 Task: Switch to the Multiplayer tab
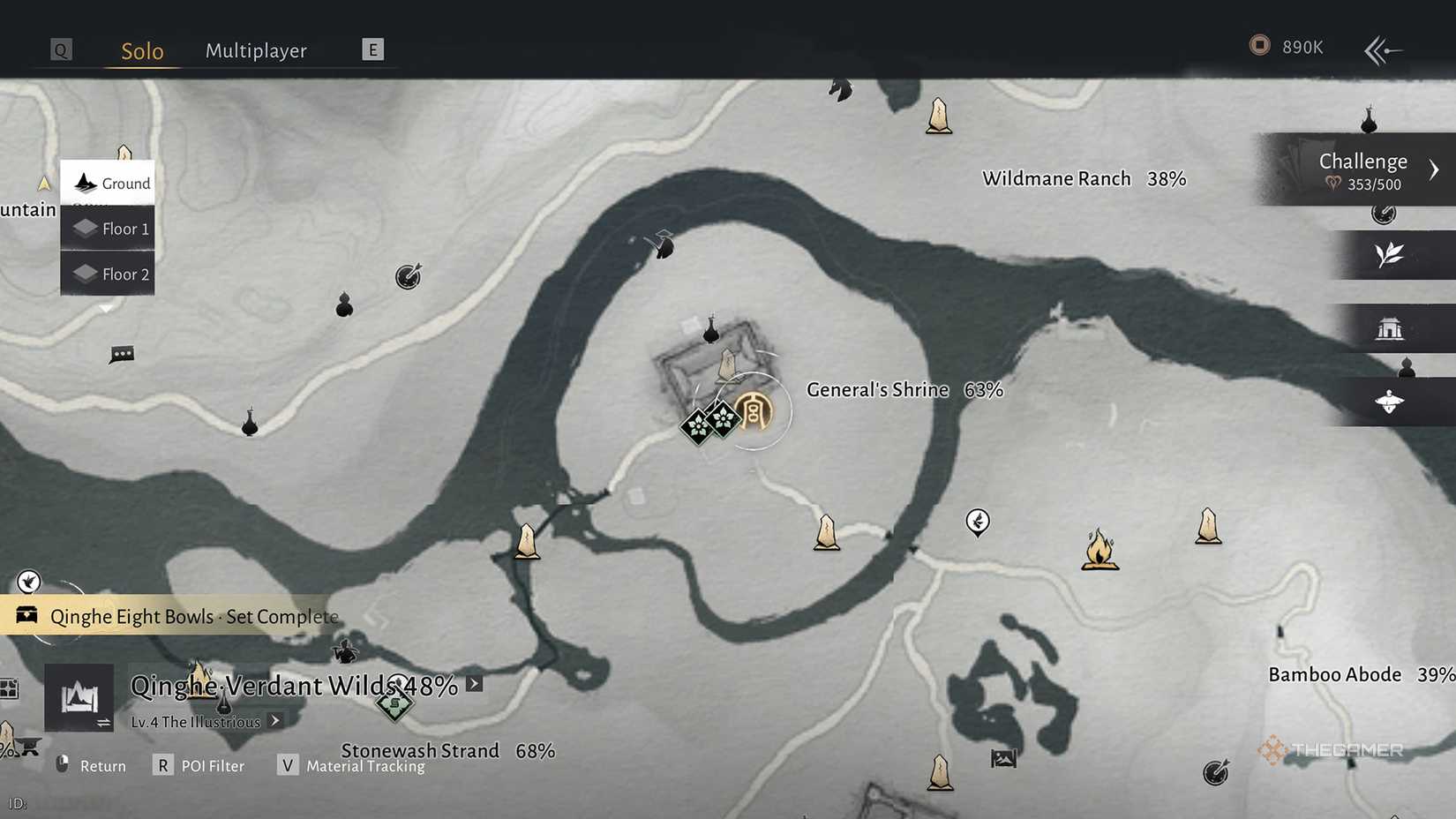coord(256,50)
